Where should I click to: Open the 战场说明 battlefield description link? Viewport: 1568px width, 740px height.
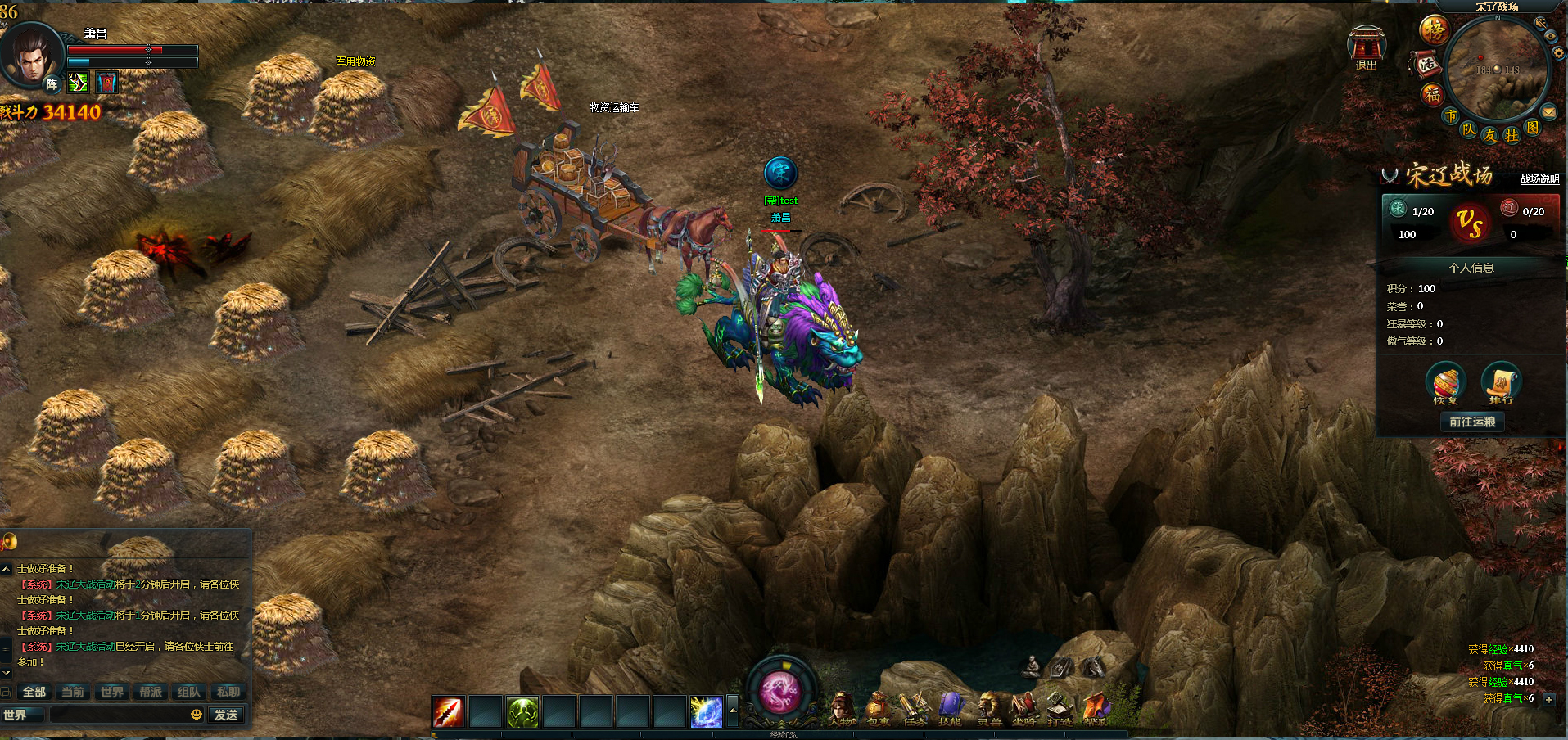coord(1539,179)
